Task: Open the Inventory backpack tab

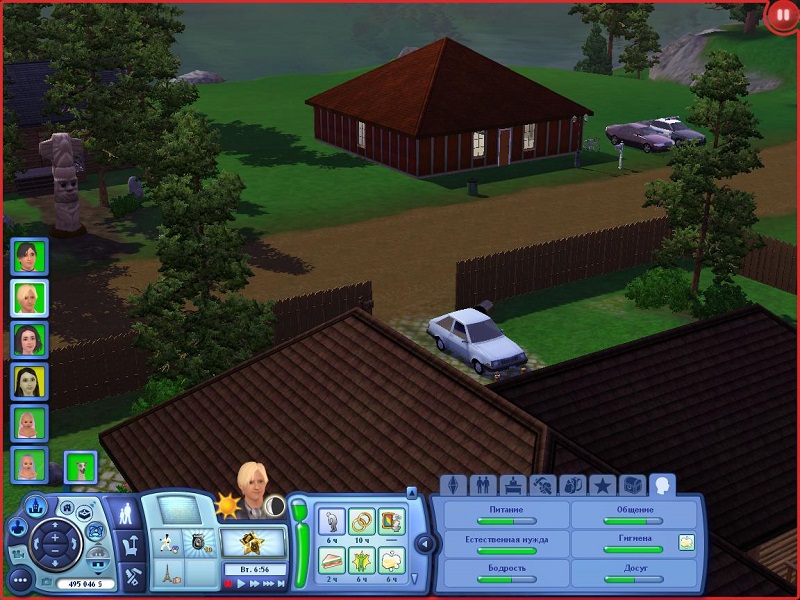Action: [573, 486]
